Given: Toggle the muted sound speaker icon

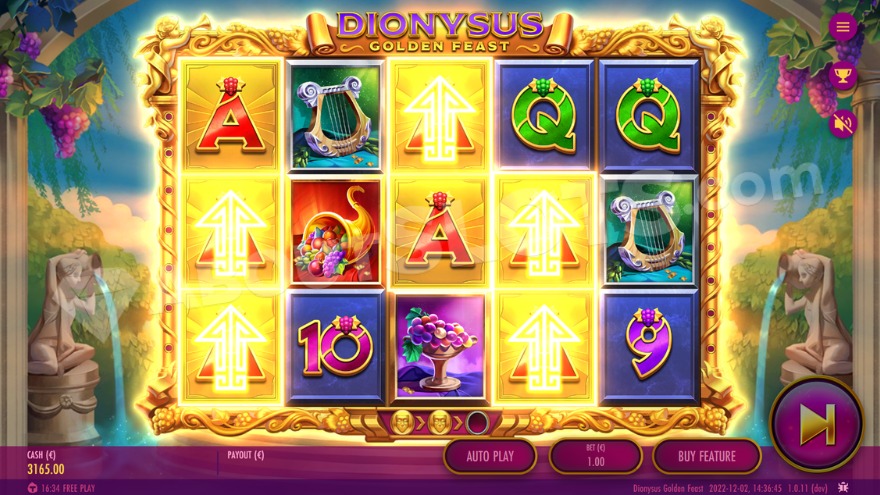Looking at the screenshot, I should coord(843,123).
